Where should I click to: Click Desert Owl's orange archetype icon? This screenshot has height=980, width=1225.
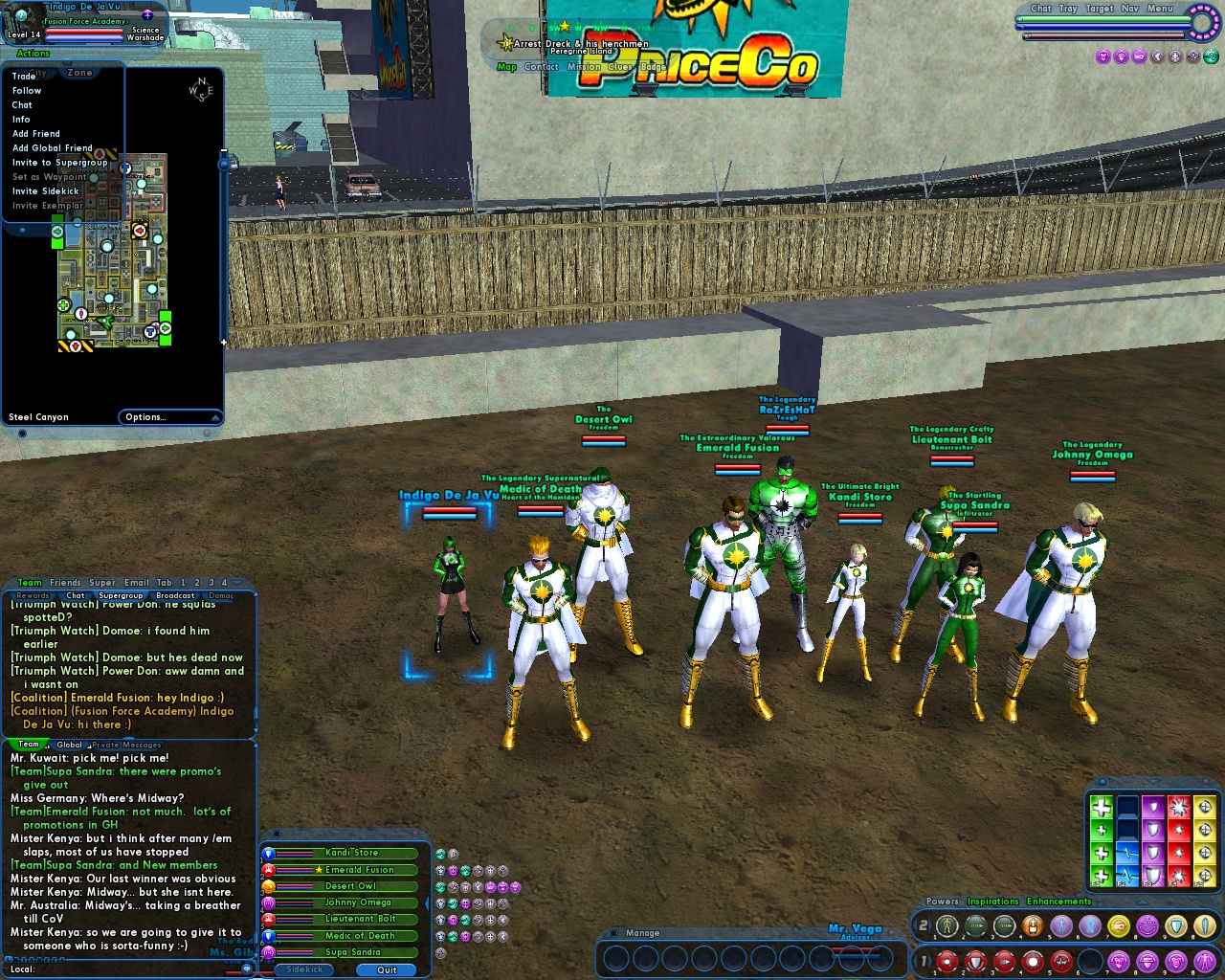click(270, 886)
